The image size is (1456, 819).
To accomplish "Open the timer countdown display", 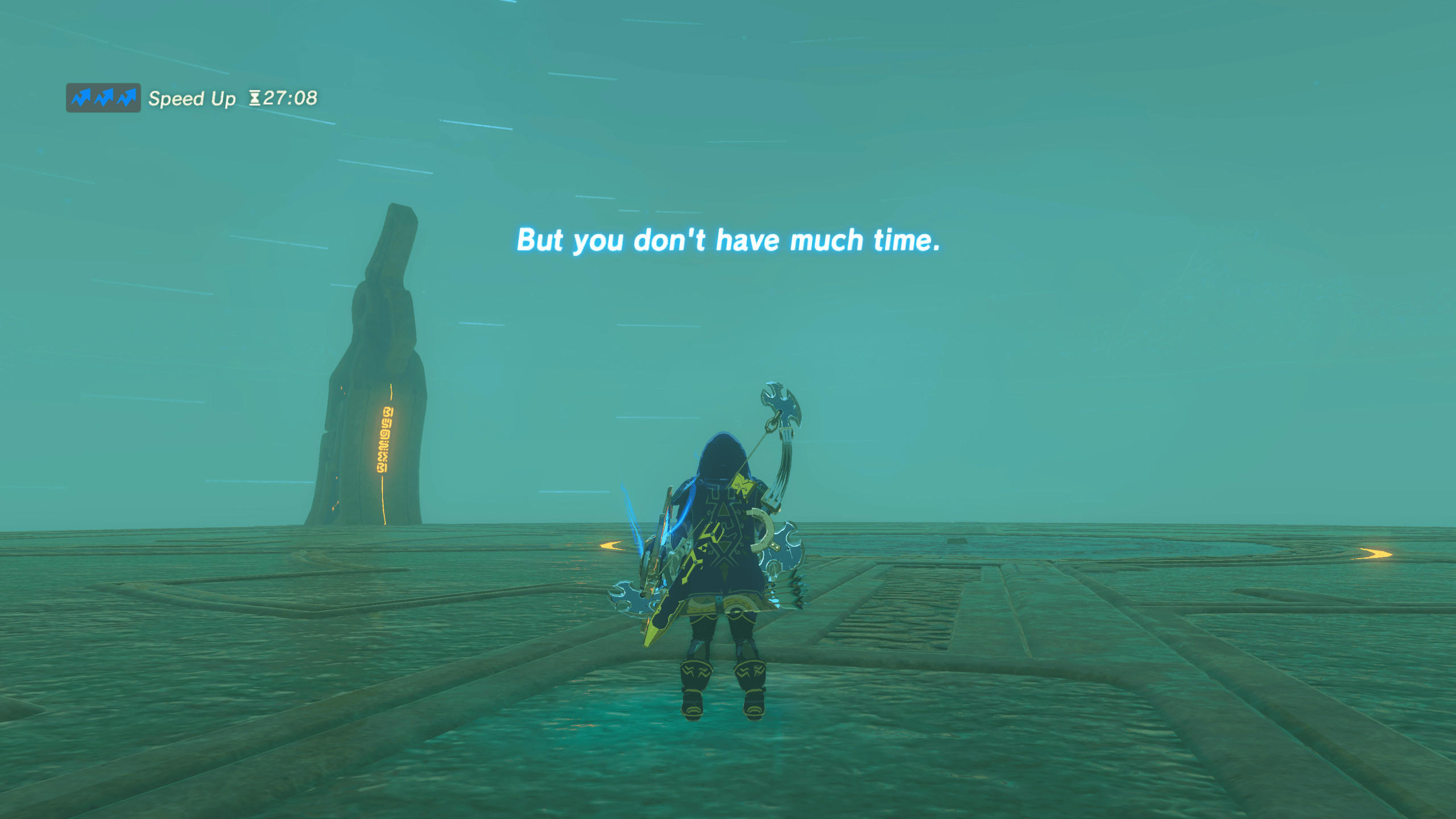I will (x=284, y=98).
